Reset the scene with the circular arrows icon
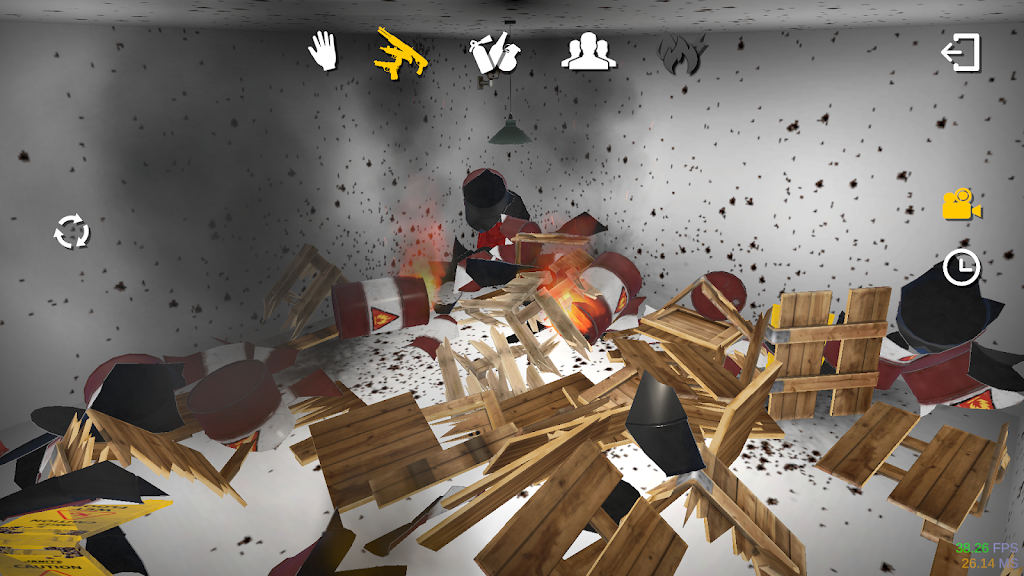The width and height of the screenshot is (1024, 576). (72, 232)
